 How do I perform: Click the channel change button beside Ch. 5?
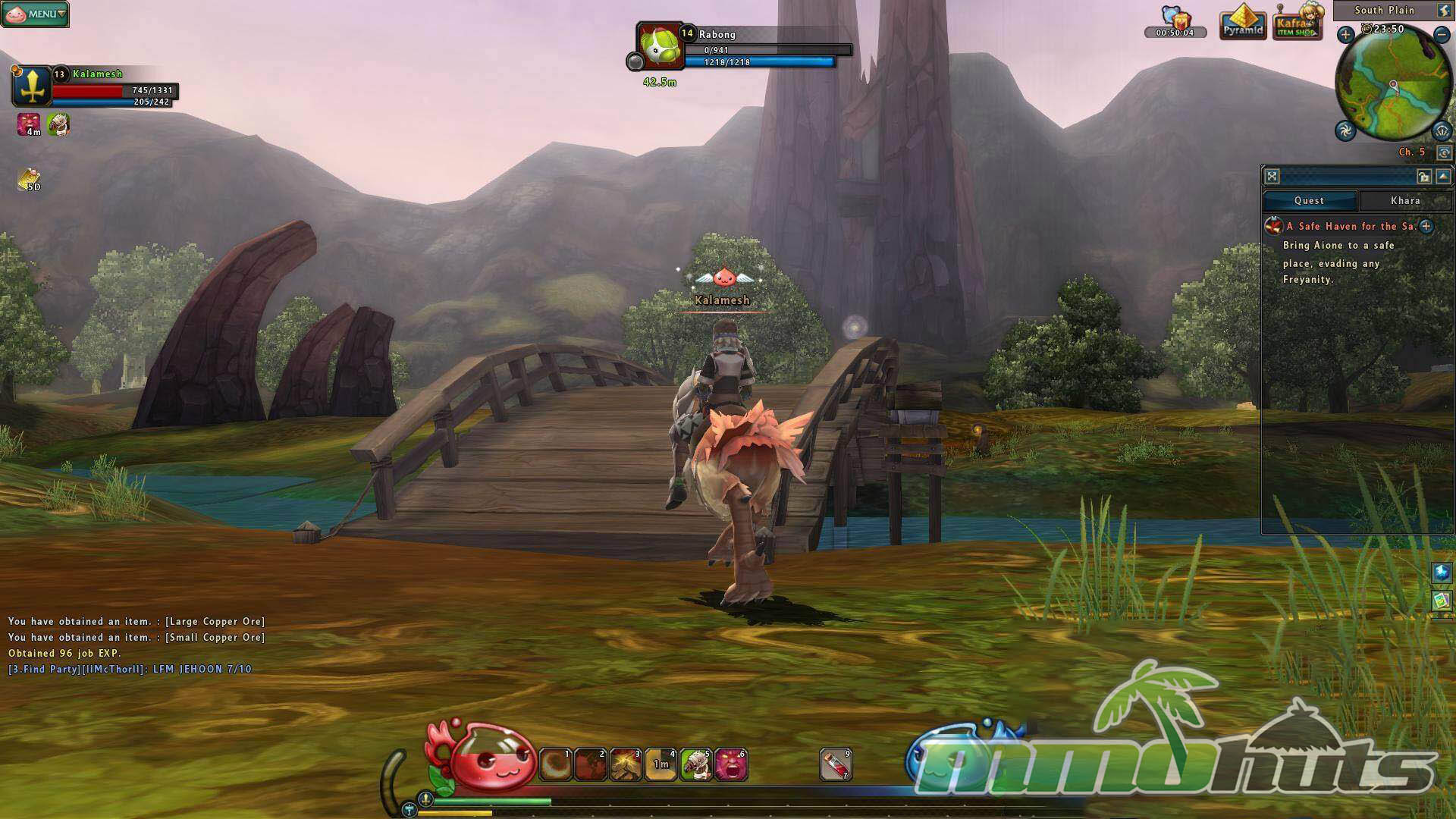tap(1444, 152)
